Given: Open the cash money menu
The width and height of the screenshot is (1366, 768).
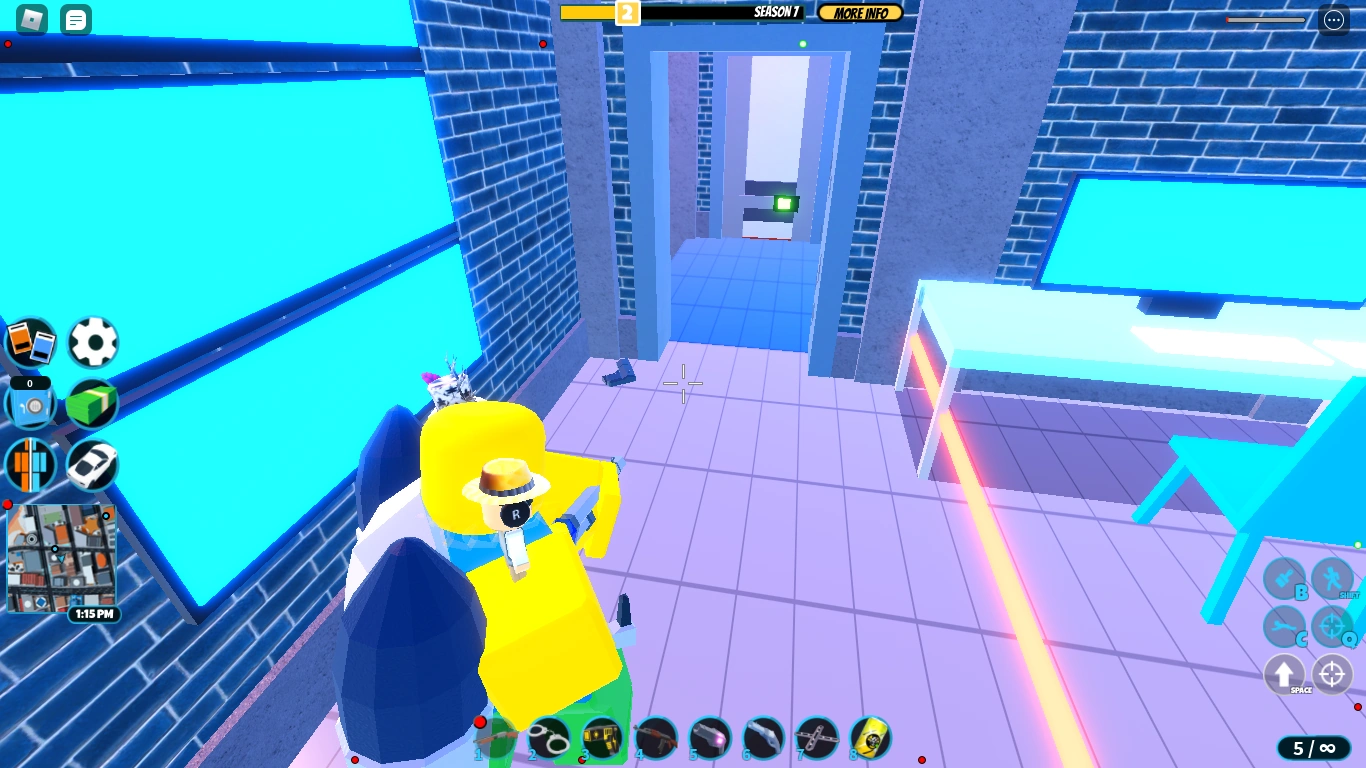Looking at the screenshot, I should click(x=92, y=403).
